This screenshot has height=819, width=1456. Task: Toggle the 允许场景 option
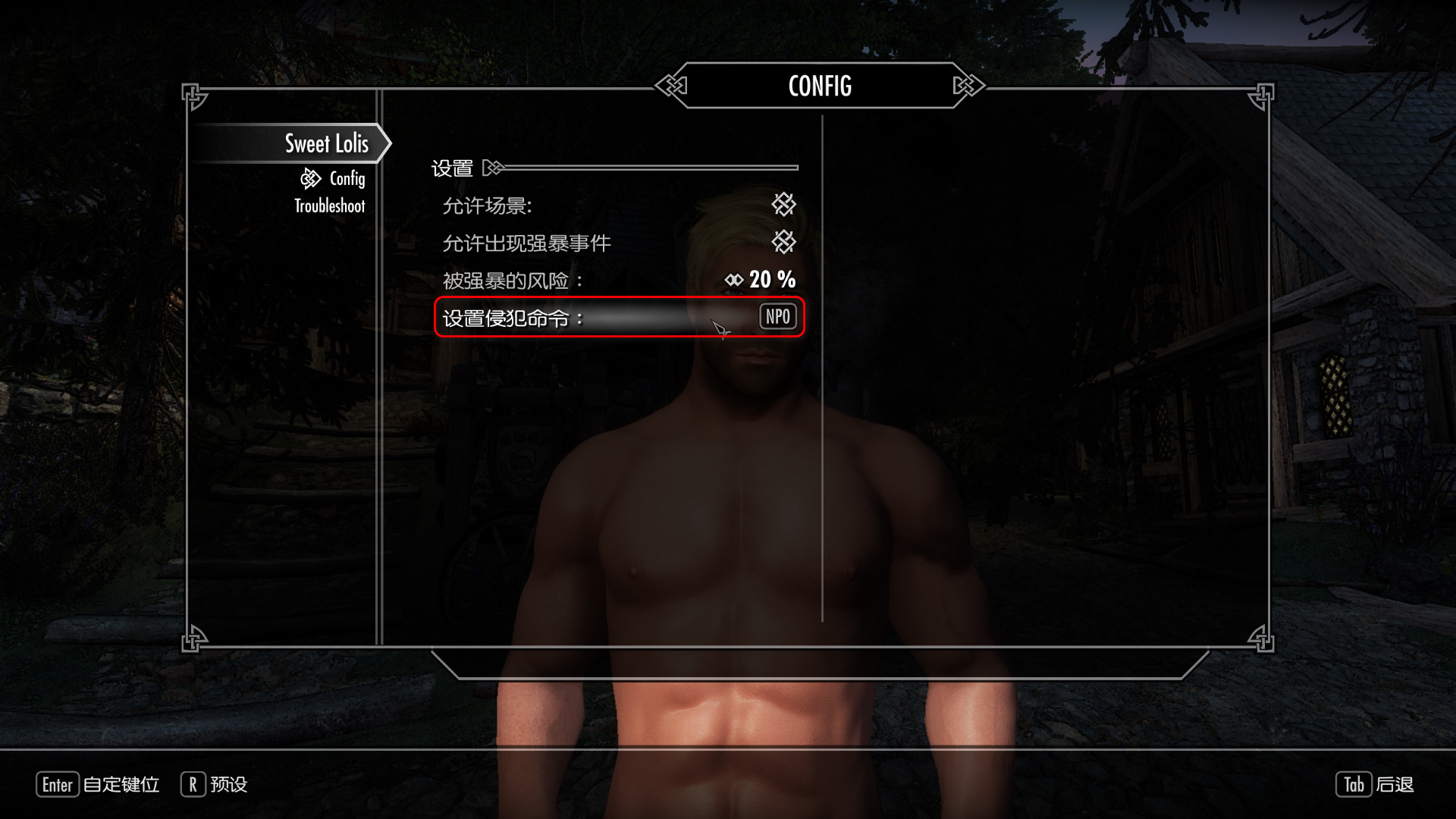coord(783,204)
